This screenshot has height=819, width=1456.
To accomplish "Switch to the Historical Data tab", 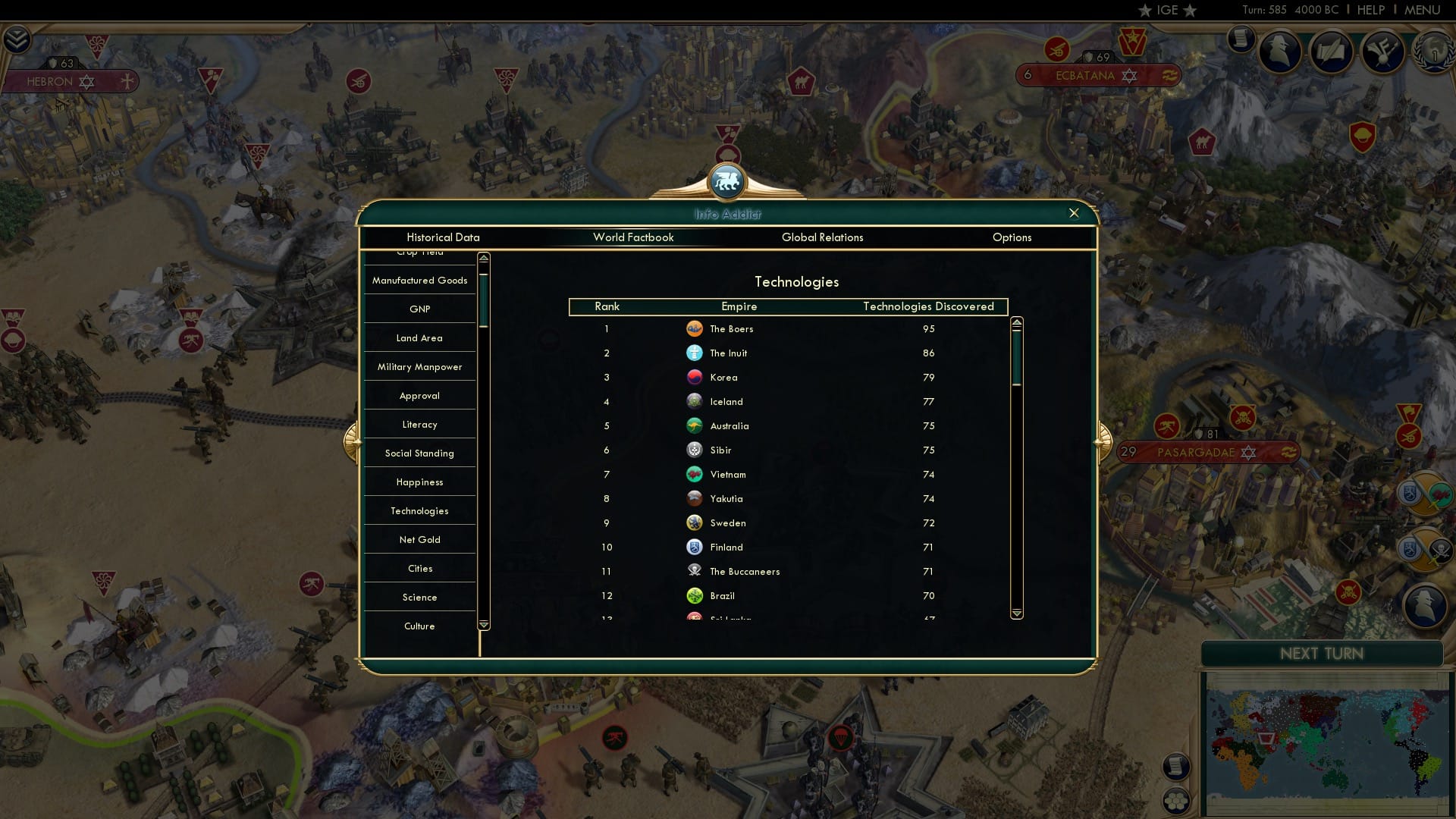I will tap(443, 237).
